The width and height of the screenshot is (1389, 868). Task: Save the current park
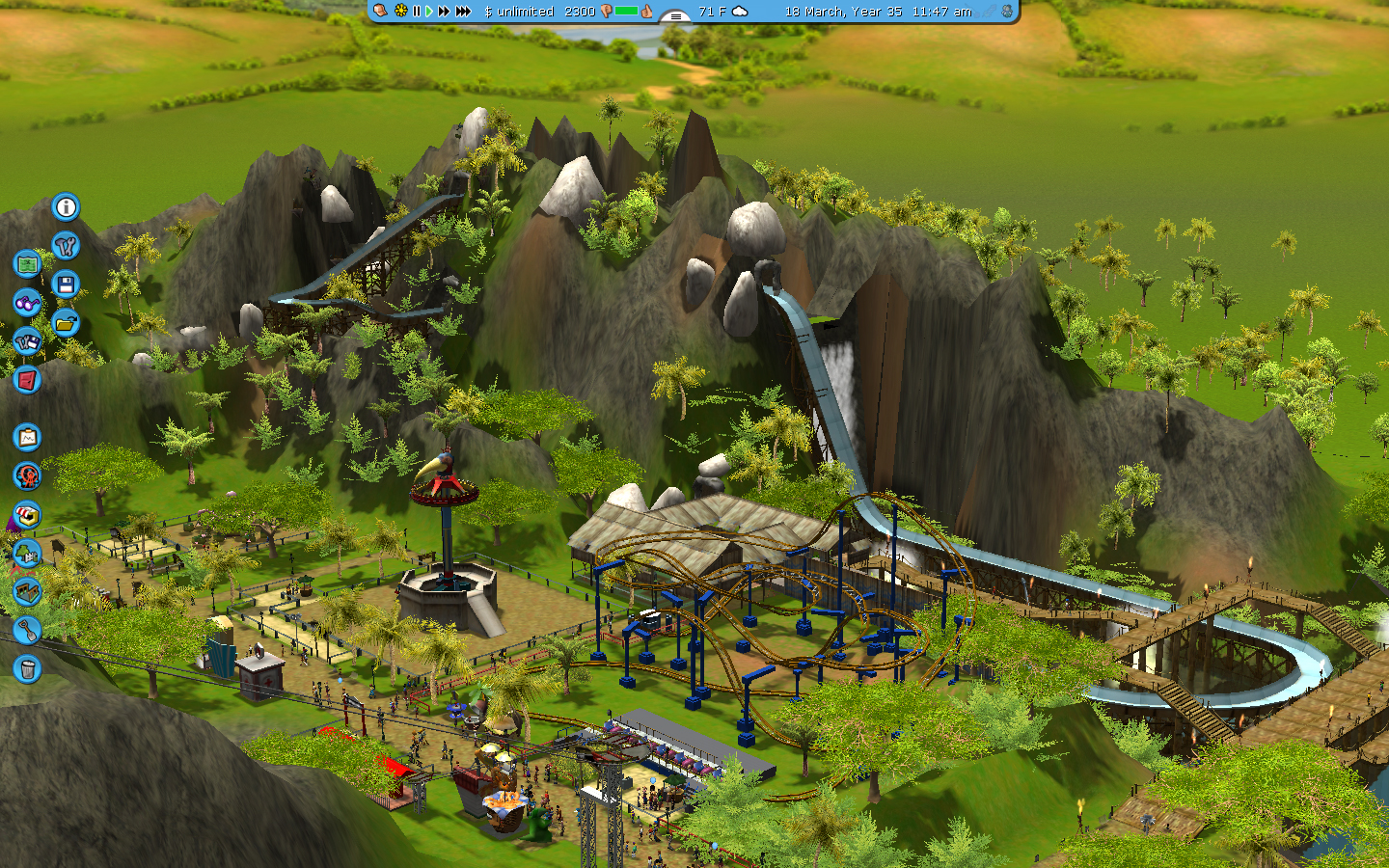coord(65,284)
